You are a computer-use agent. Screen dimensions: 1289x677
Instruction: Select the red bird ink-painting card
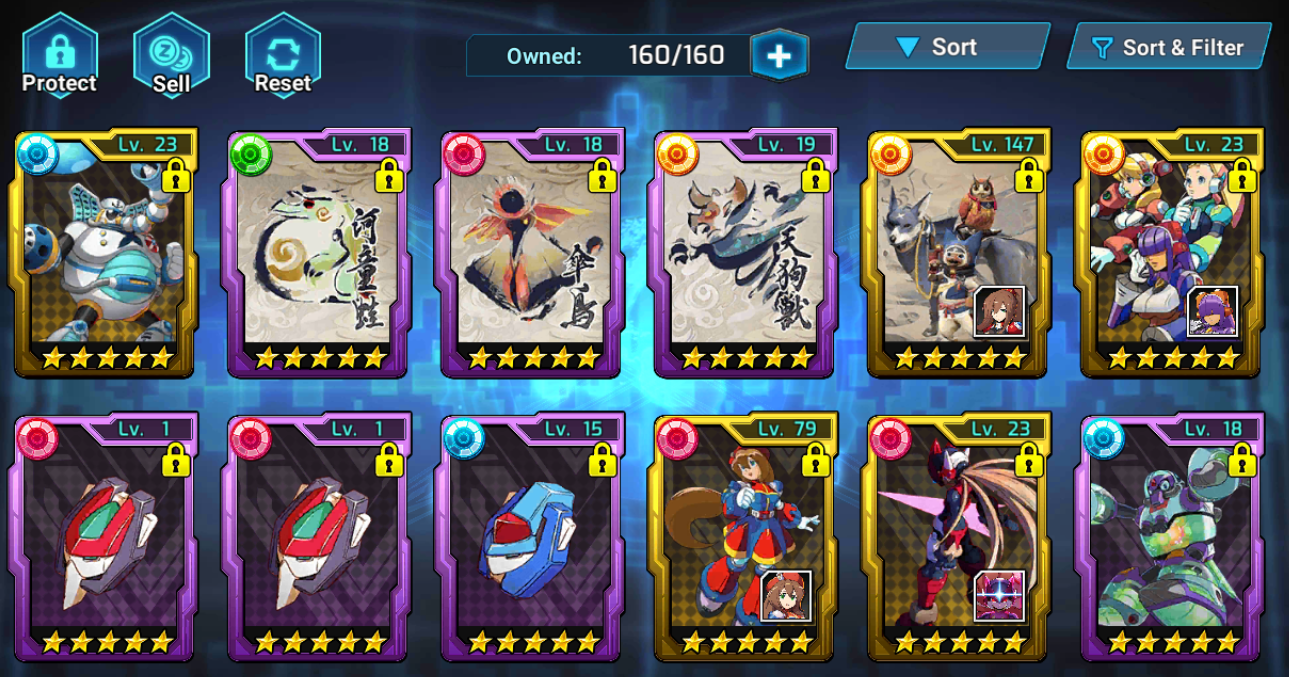tap(531, 255)
